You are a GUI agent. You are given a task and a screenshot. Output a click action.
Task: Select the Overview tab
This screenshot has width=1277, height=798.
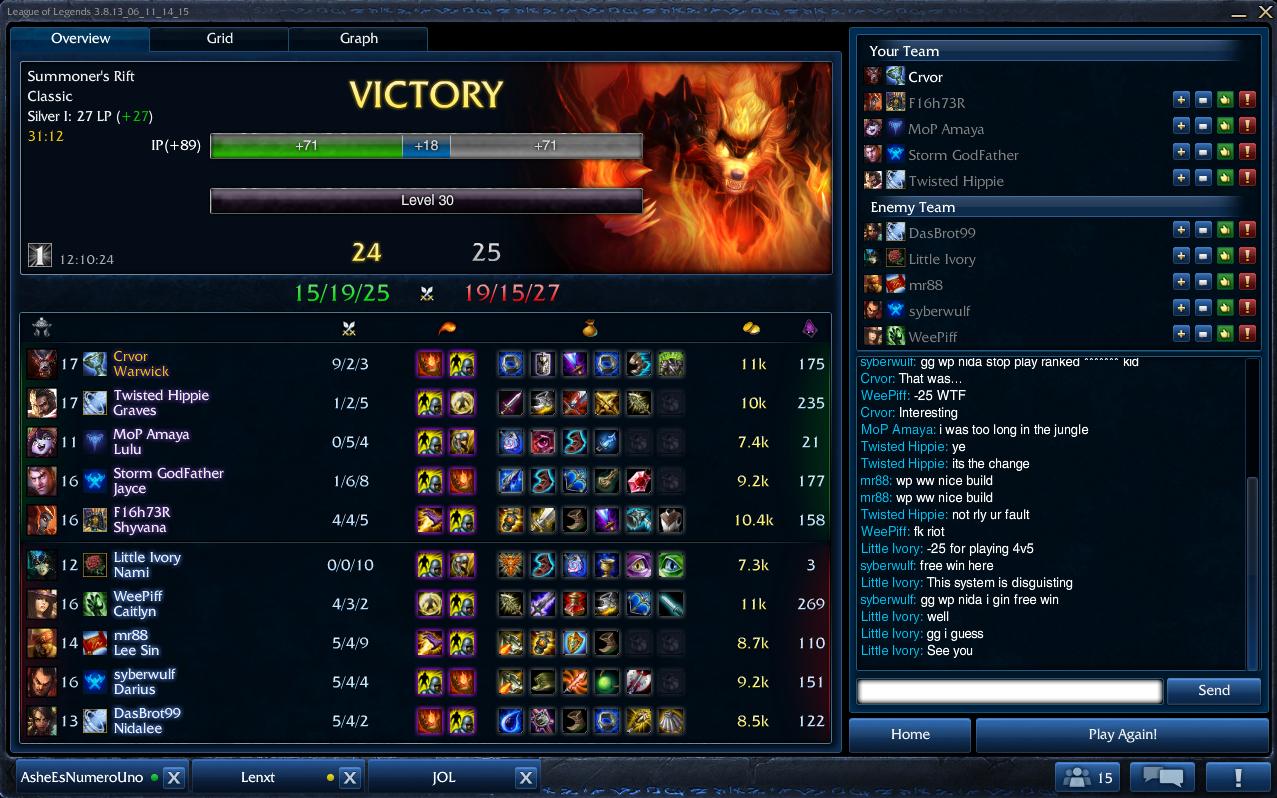pyautogui.click(x=81, y=38)
